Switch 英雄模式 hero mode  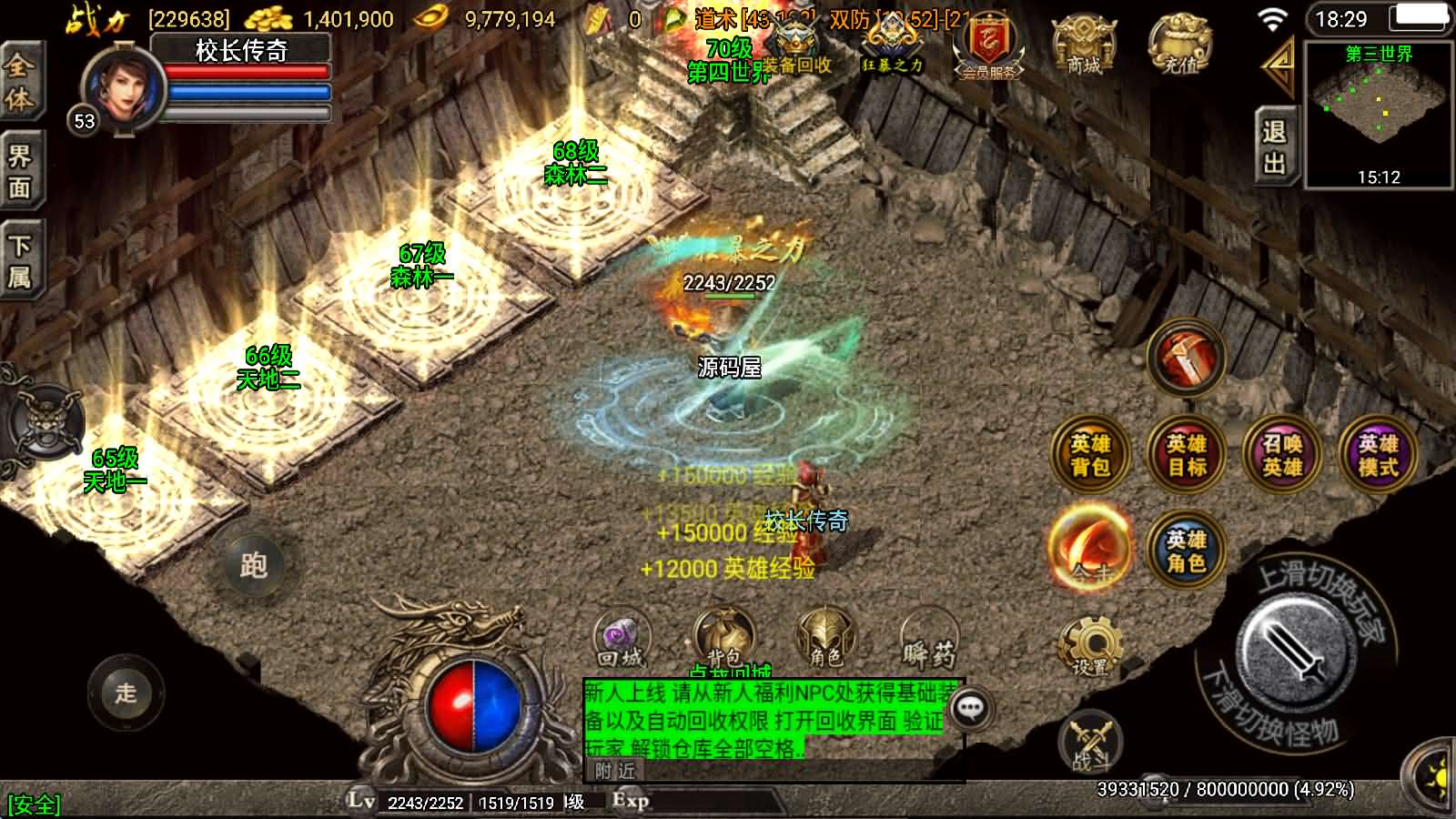point(1378,455)
